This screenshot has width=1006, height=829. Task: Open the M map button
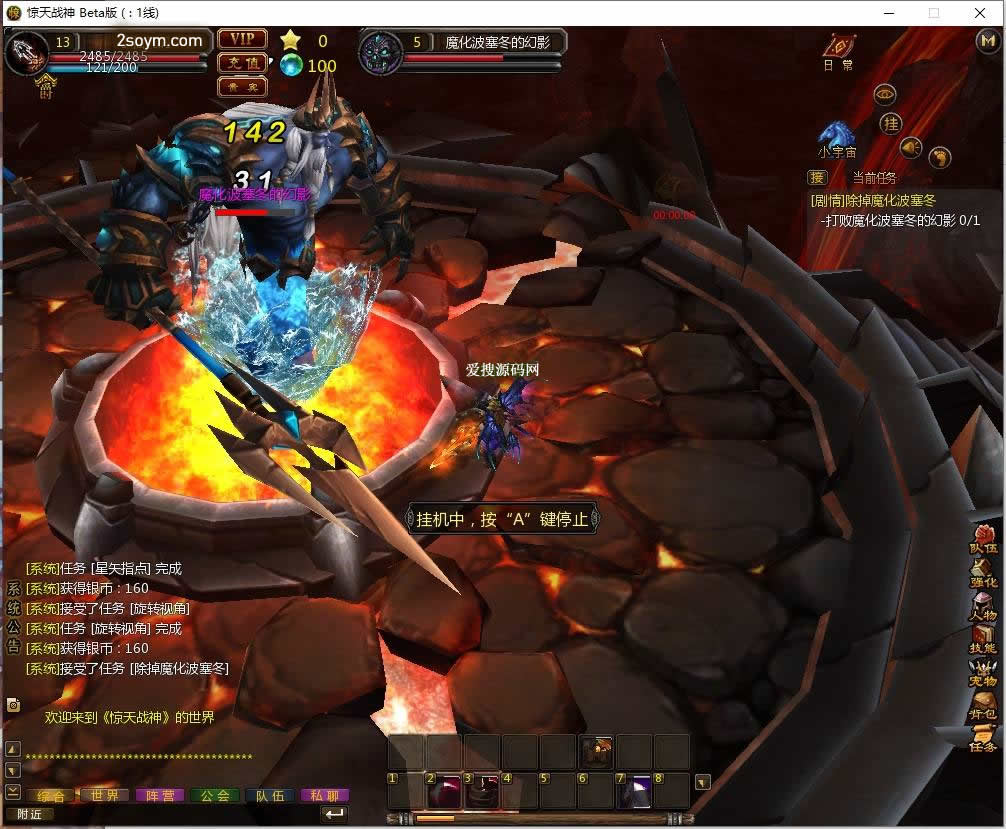tap(986, 41)
